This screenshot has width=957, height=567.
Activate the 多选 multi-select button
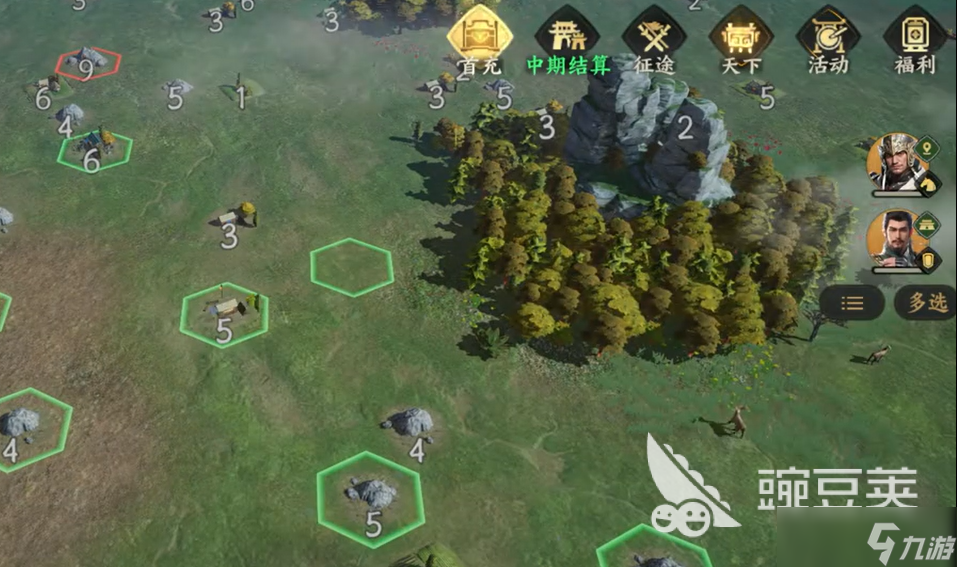click(925, 303)
